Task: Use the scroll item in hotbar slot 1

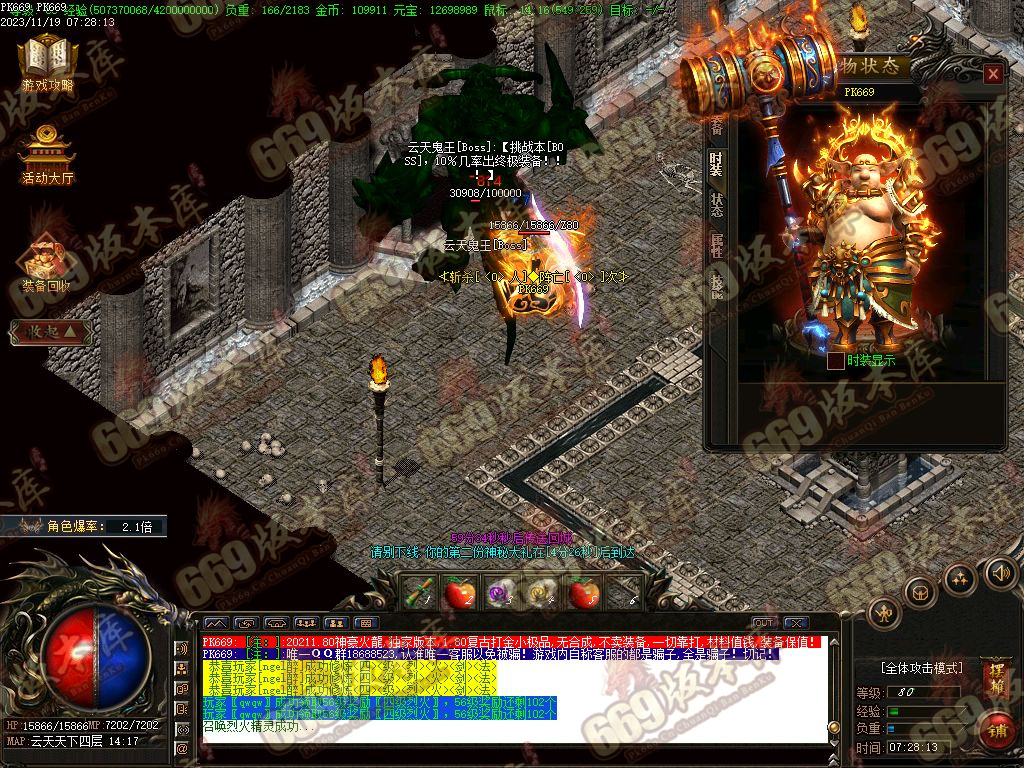Action: click(x=418, y=593)
